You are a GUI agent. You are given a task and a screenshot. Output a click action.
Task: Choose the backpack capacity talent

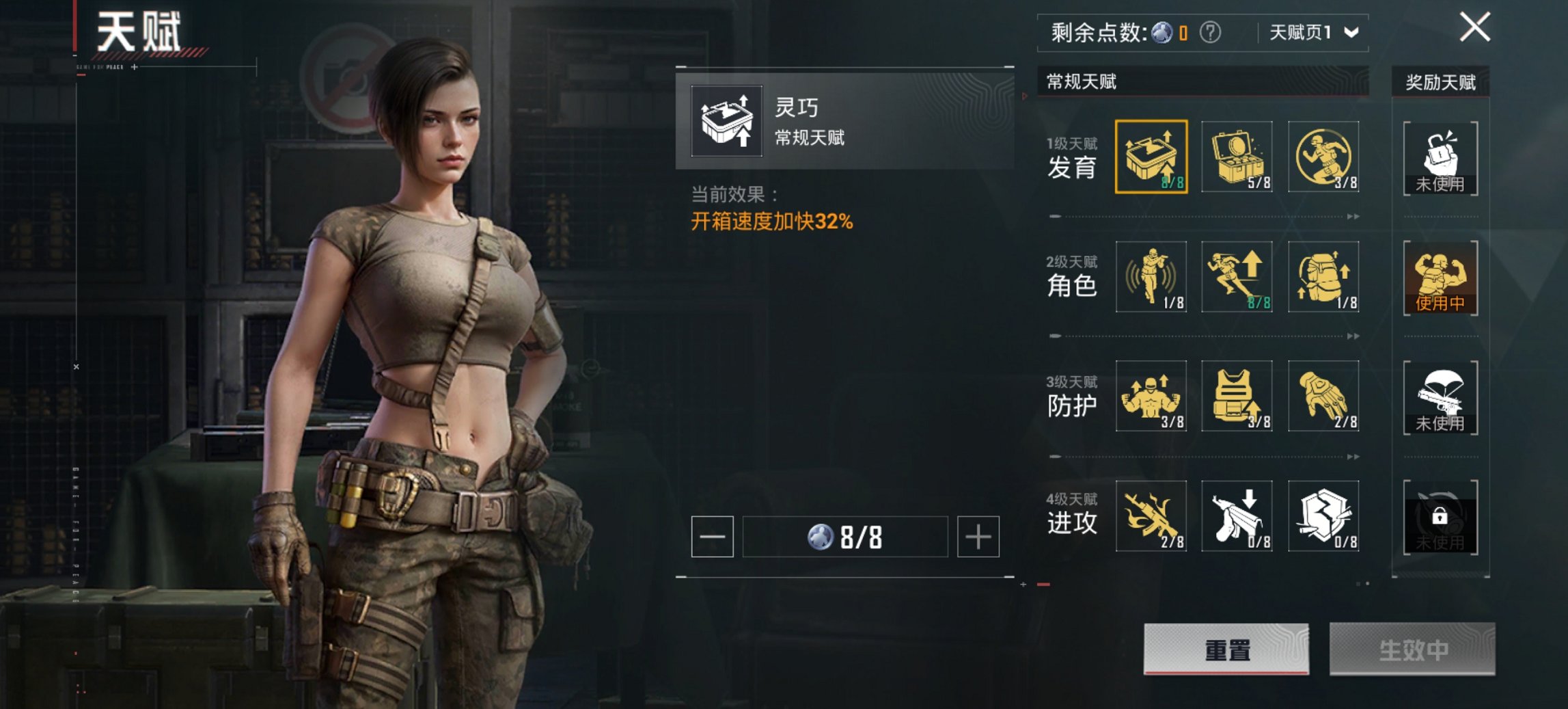(1323, 276)
